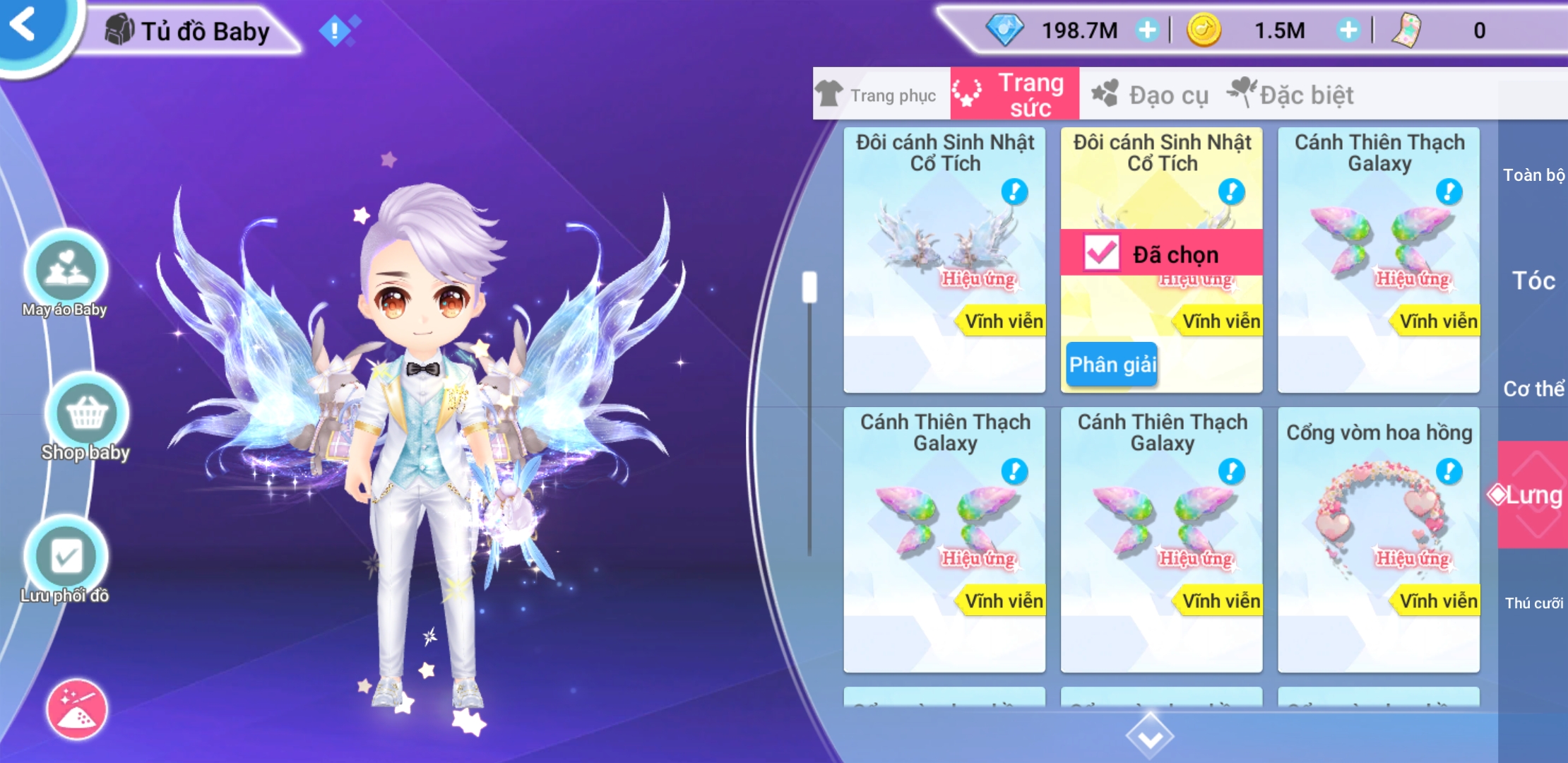This screenshot has width=1568, height=763.
Task: Switch to the Đặc biệt tab
Action: [x=1293, y=95]
